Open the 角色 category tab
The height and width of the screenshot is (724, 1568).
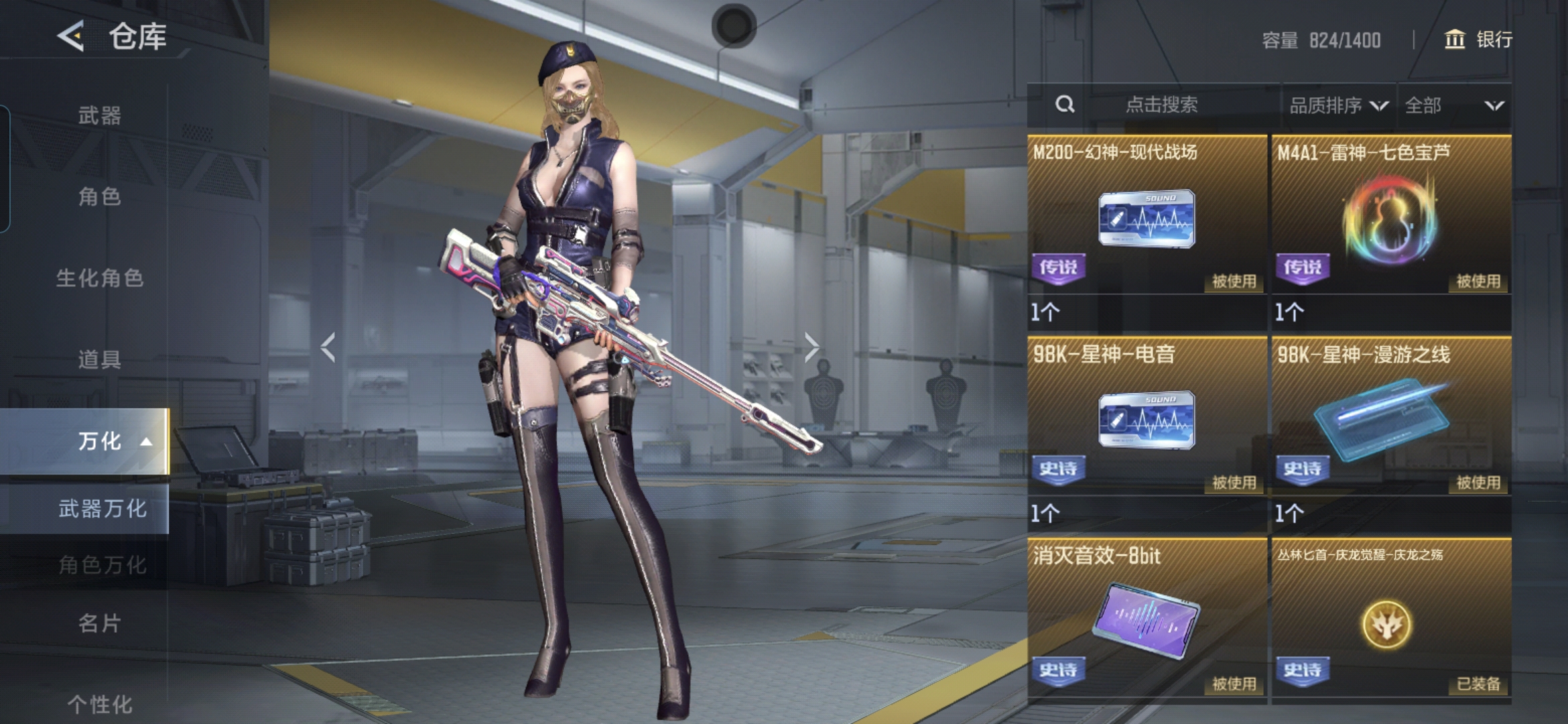(x=99, y=196)
